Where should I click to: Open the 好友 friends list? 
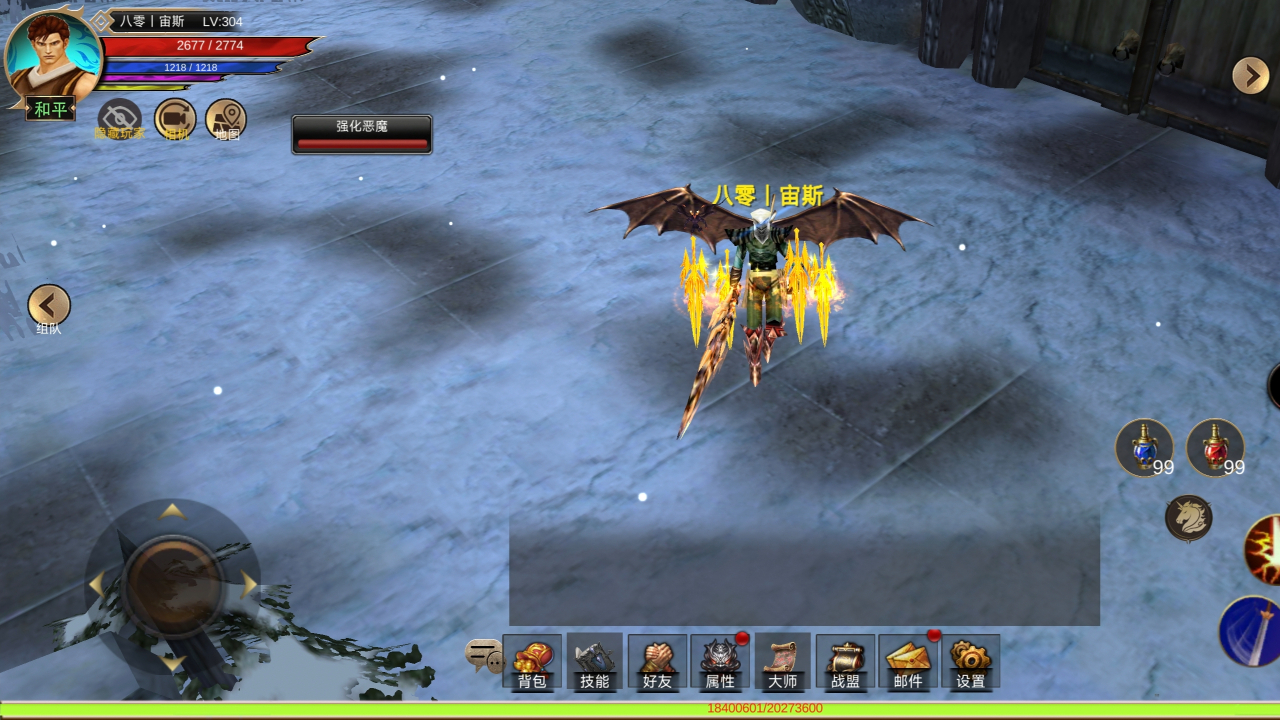pyautogui.click(x=657, y=662)
